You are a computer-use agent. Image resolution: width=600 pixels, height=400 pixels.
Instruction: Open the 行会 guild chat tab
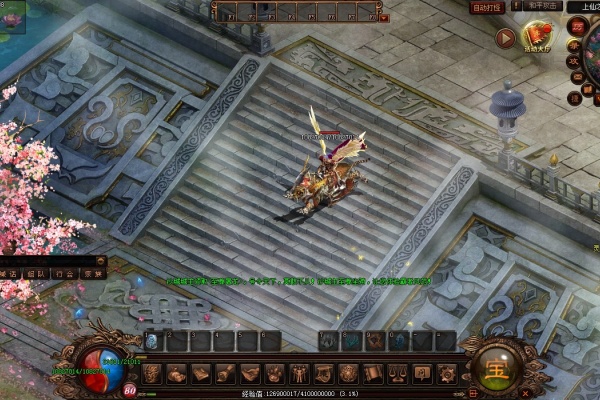click(x=64, y=273)
